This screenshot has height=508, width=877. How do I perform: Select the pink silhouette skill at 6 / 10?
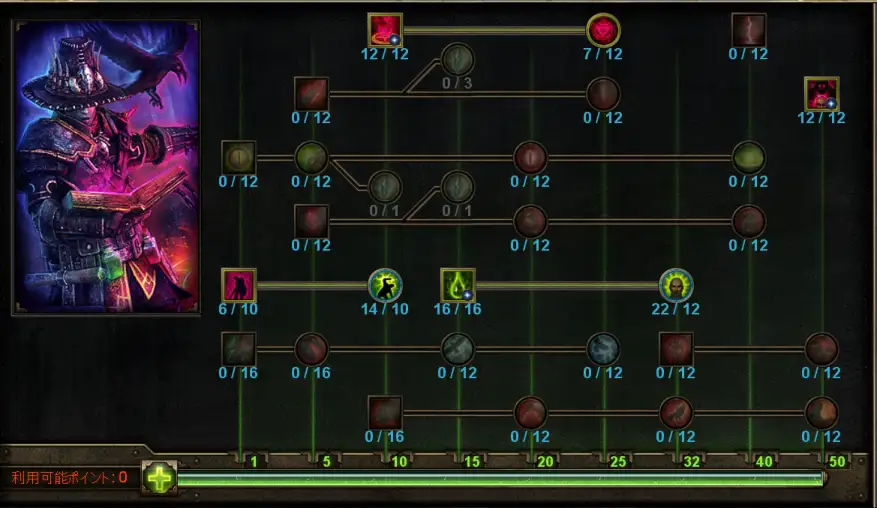point(239,286)
